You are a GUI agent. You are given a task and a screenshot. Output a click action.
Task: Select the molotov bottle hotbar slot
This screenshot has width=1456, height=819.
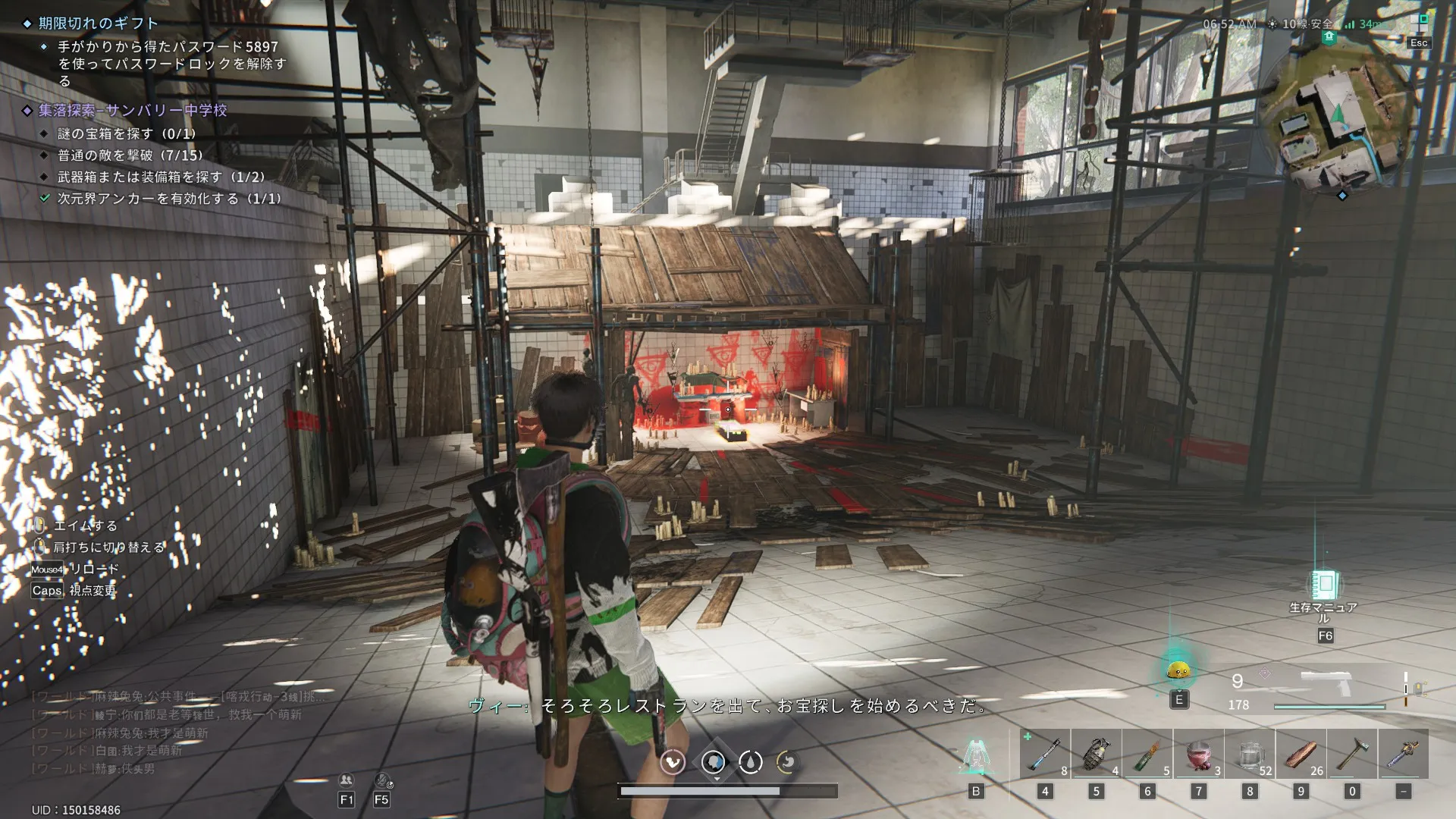click(1147, 754)
